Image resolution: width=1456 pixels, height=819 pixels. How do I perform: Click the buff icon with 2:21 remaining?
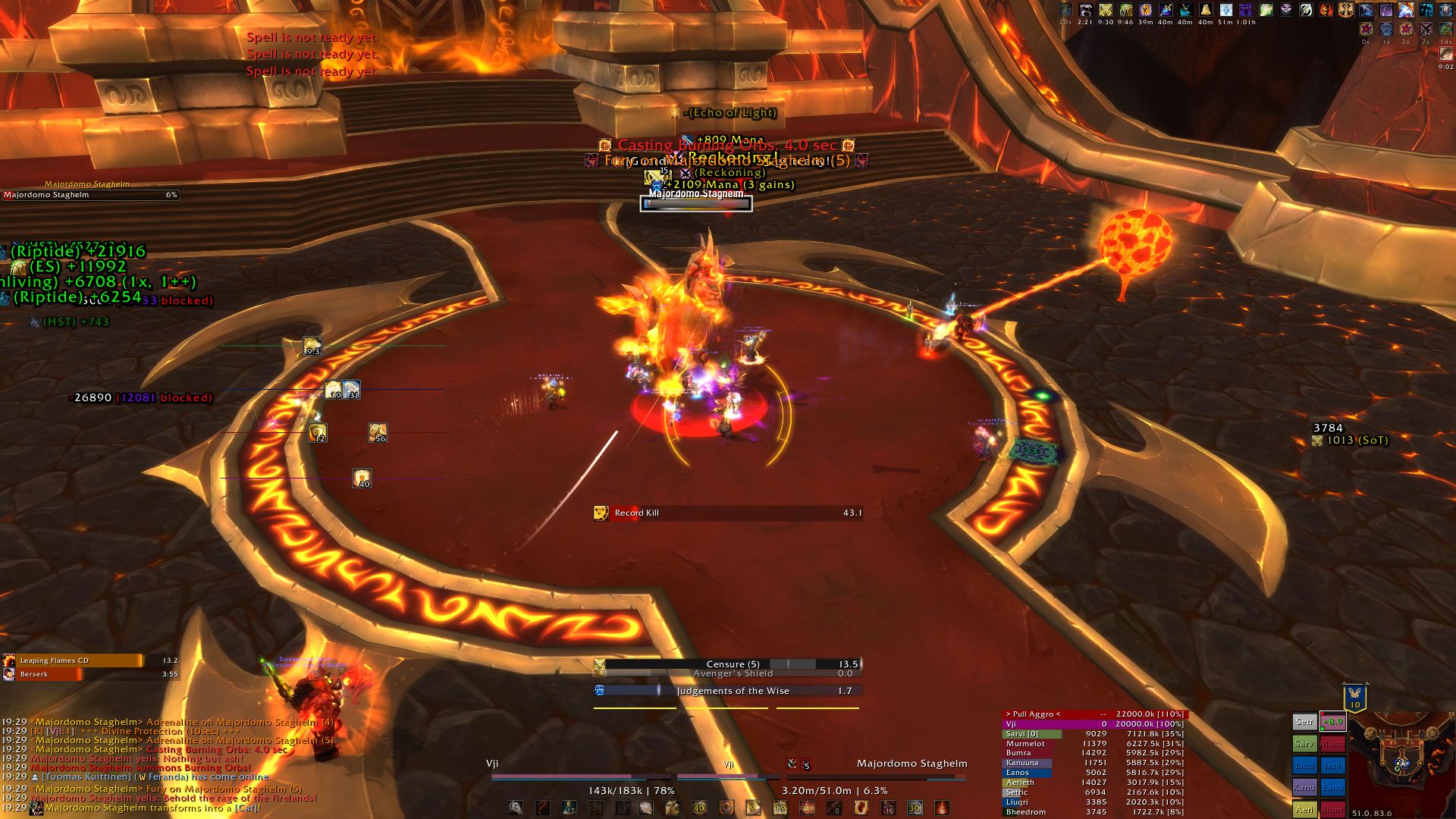pyautogui.click(x=1085, y=11)
